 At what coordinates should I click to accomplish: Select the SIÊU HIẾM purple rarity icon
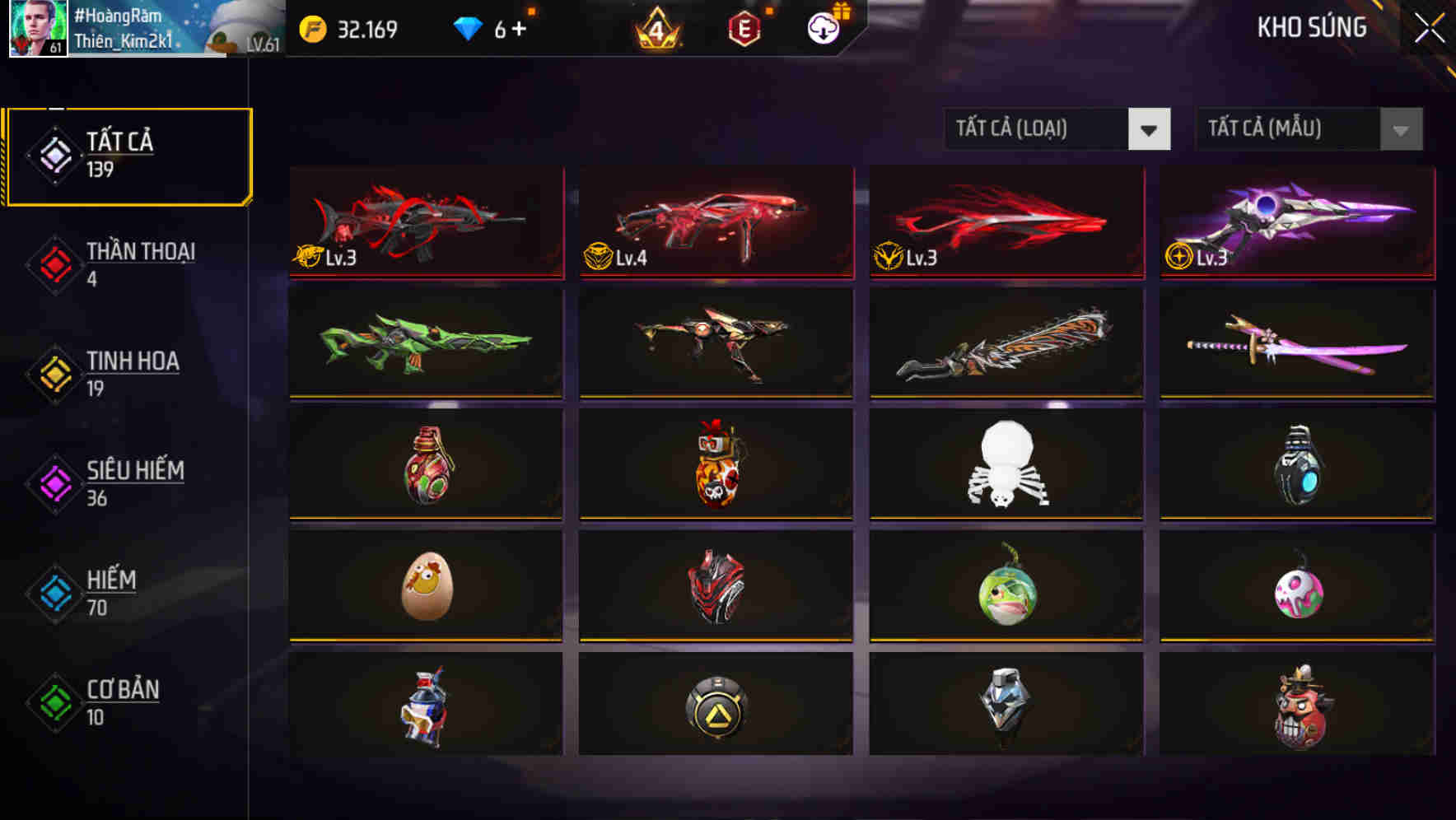click(53, 484)
